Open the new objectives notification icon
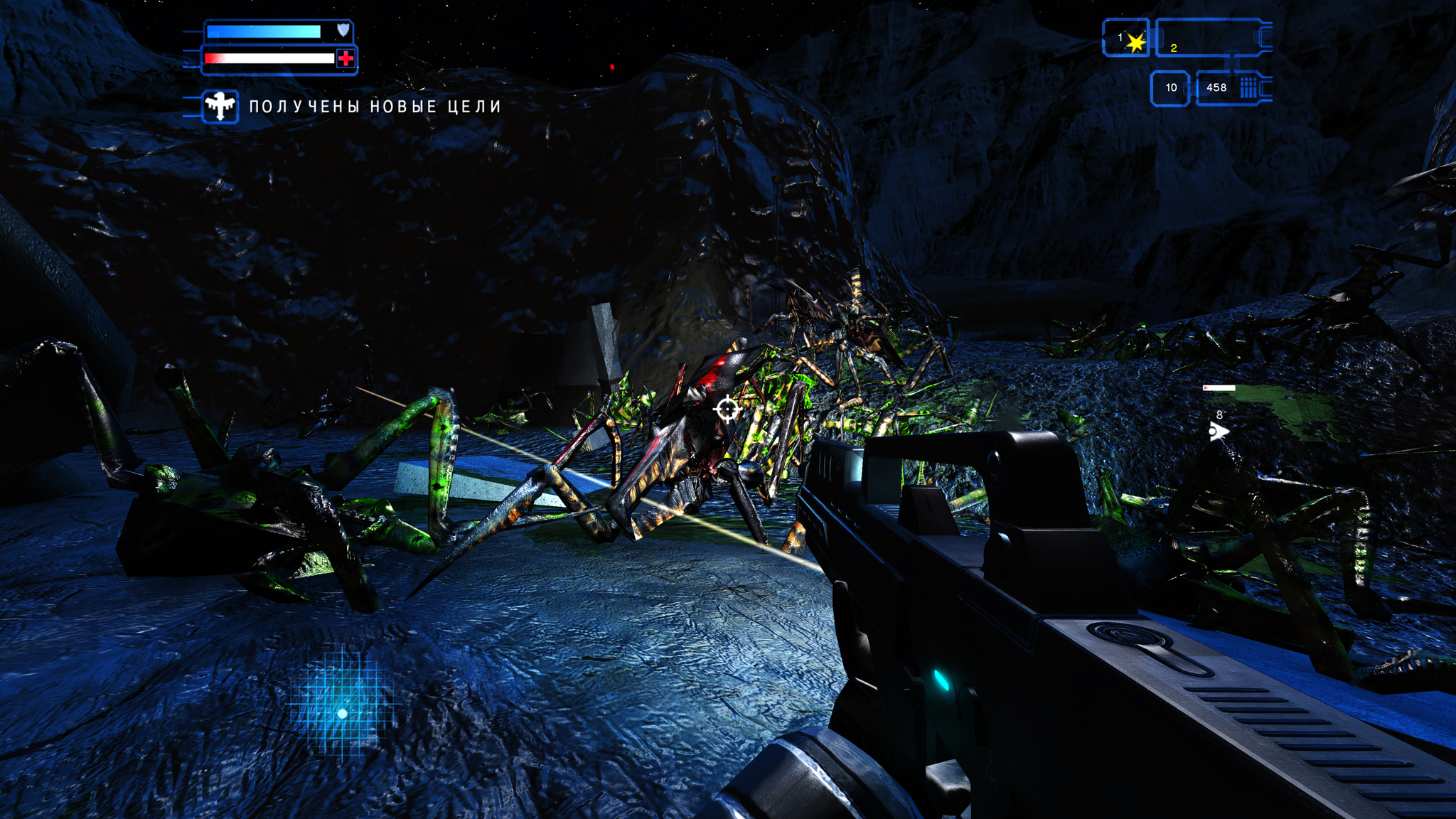 [x=220, y=107]
